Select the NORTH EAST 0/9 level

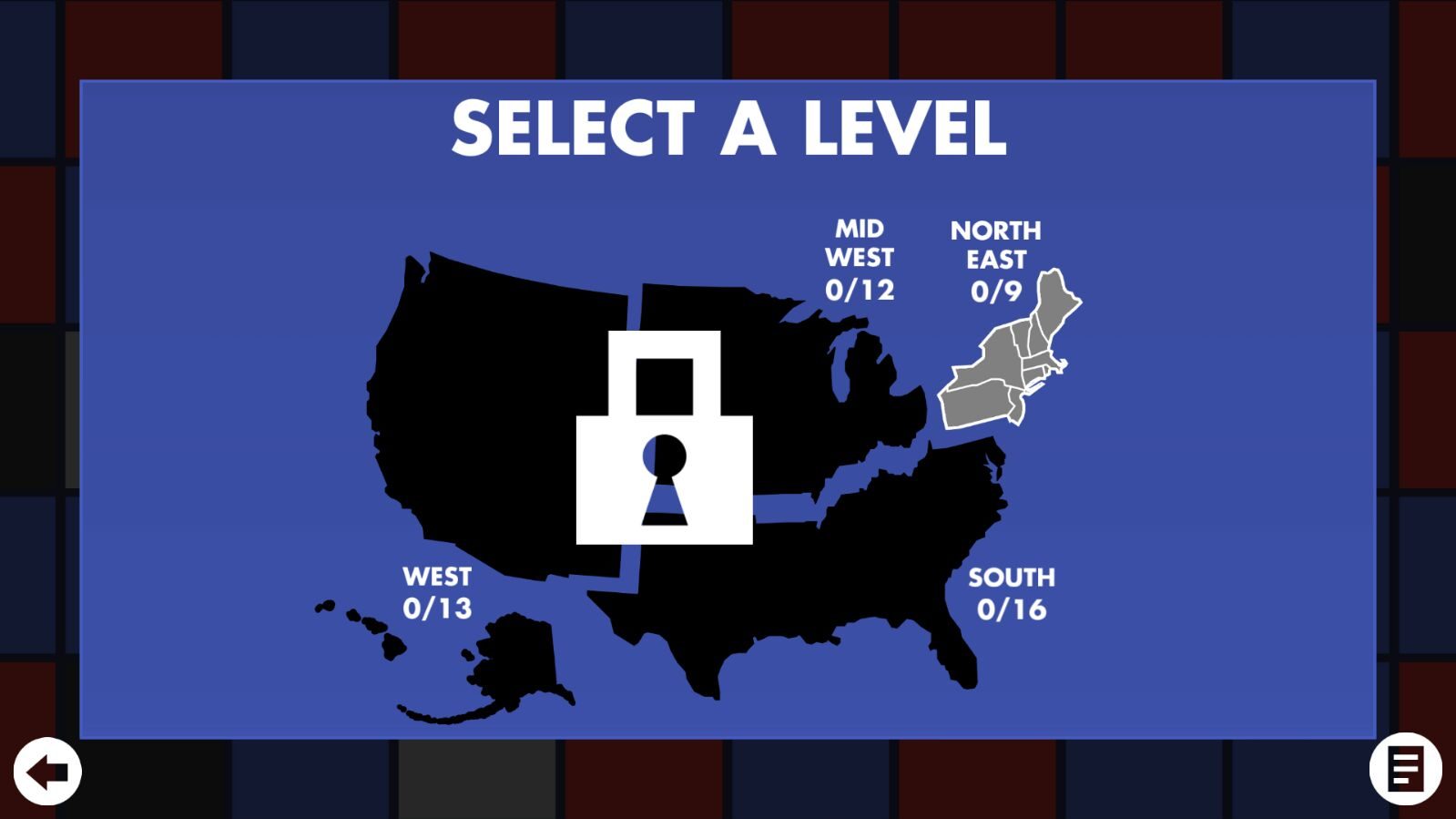[x=997, y=260]
